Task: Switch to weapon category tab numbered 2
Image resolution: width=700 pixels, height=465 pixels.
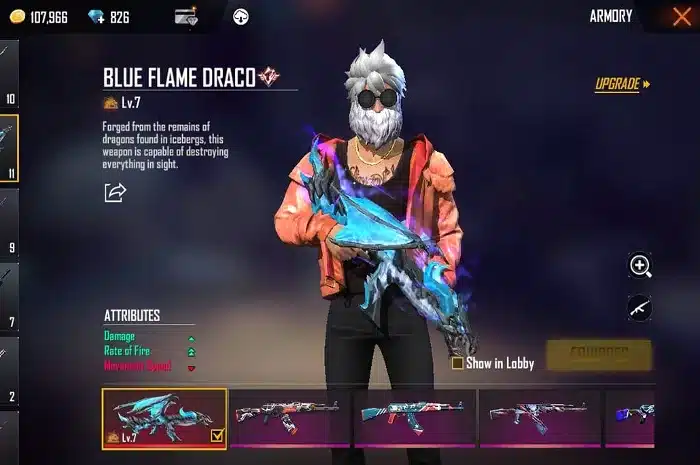Action: (9, 373)
